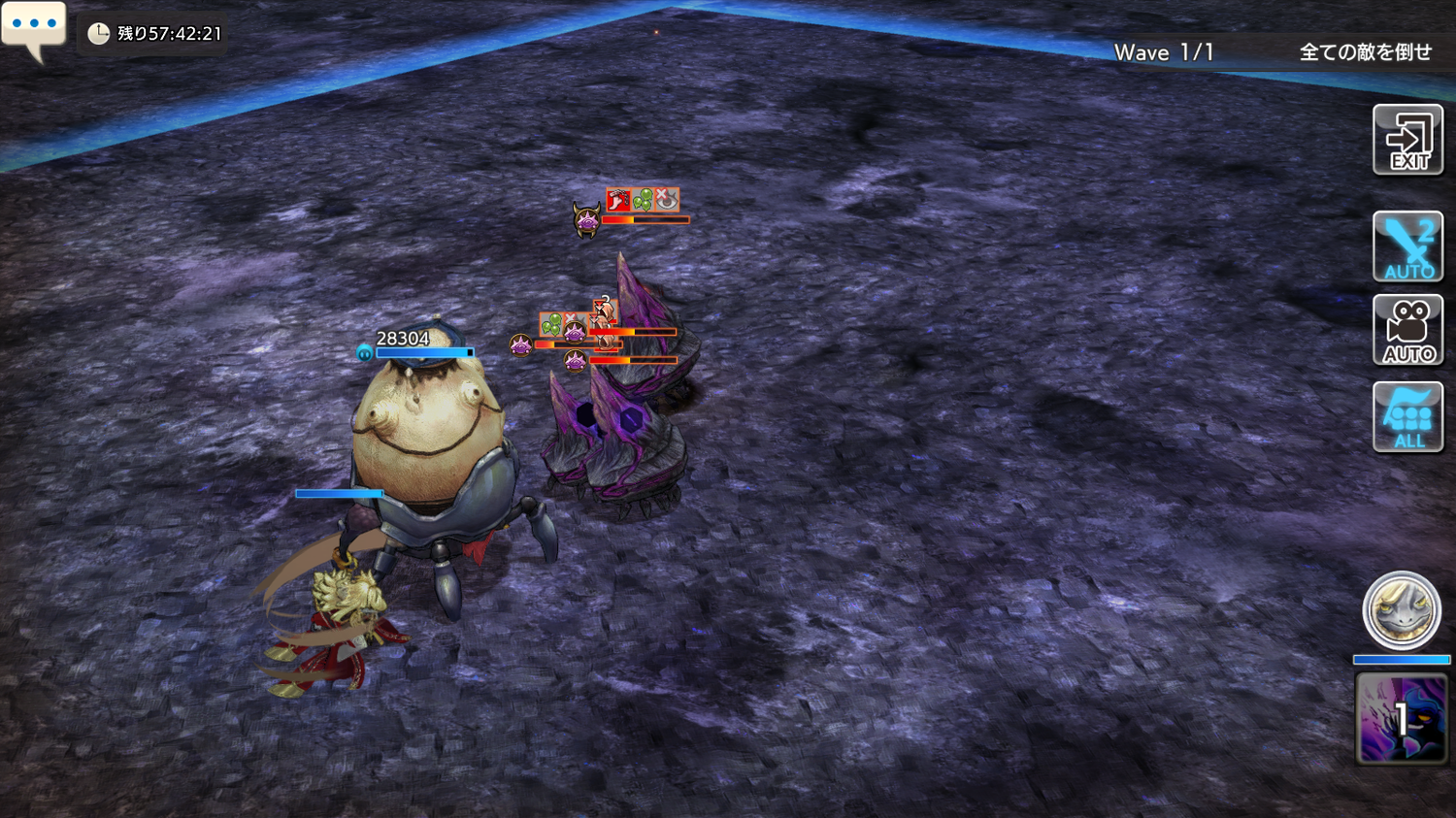This screenshot has width=1456, height=818.
Task: Activate the ALL target button
Action: click(x=1407, y=417)
